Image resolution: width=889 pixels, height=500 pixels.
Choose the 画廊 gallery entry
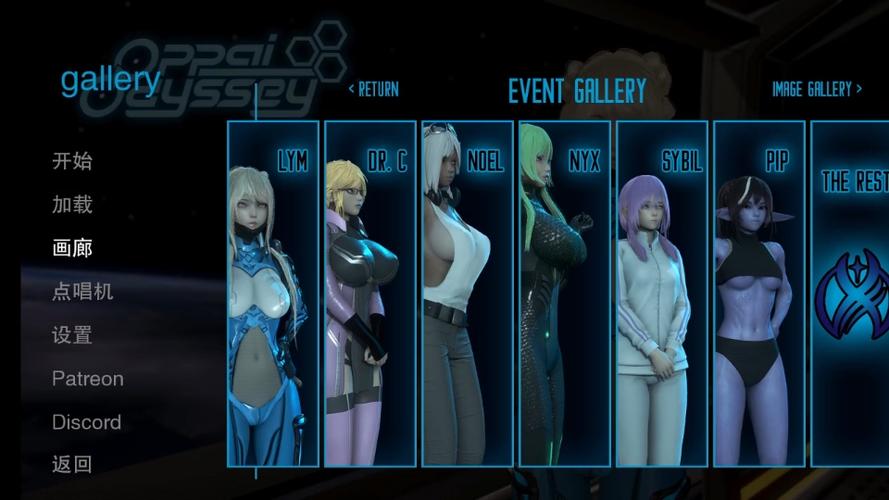pyautogui.click(x=72, y=248)
